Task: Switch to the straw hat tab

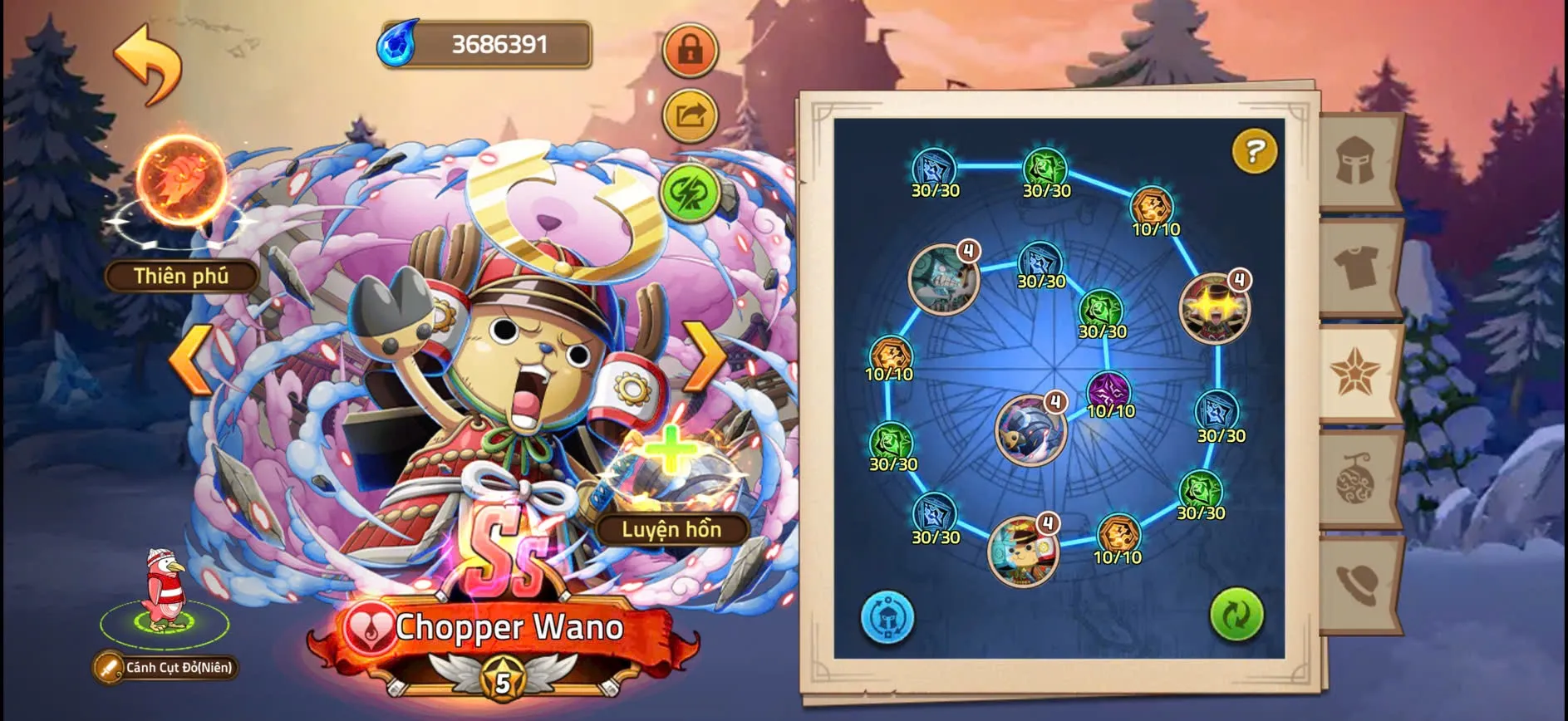Action: [x=1357, y=584]
